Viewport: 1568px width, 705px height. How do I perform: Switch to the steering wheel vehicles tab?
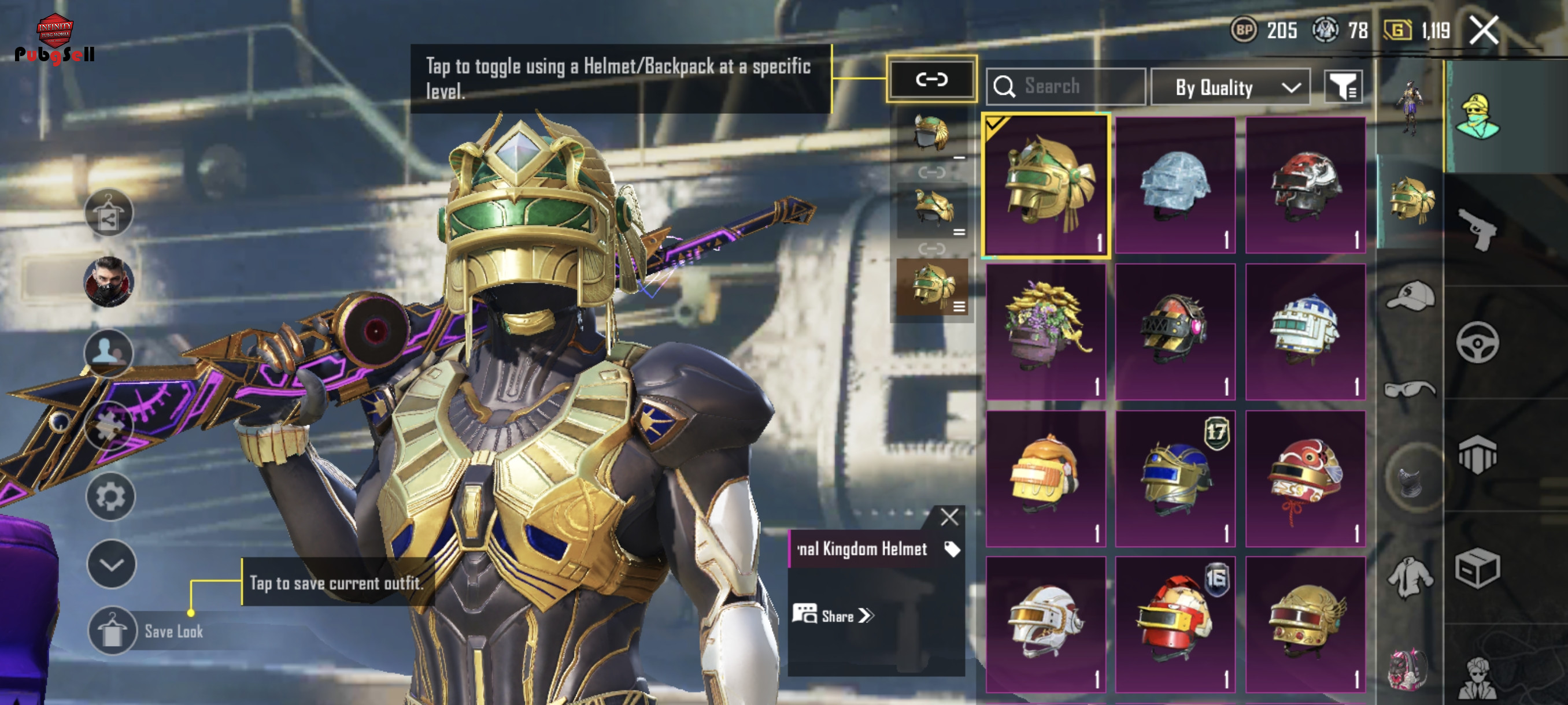pyautogui.click(x=1477, y=343)
